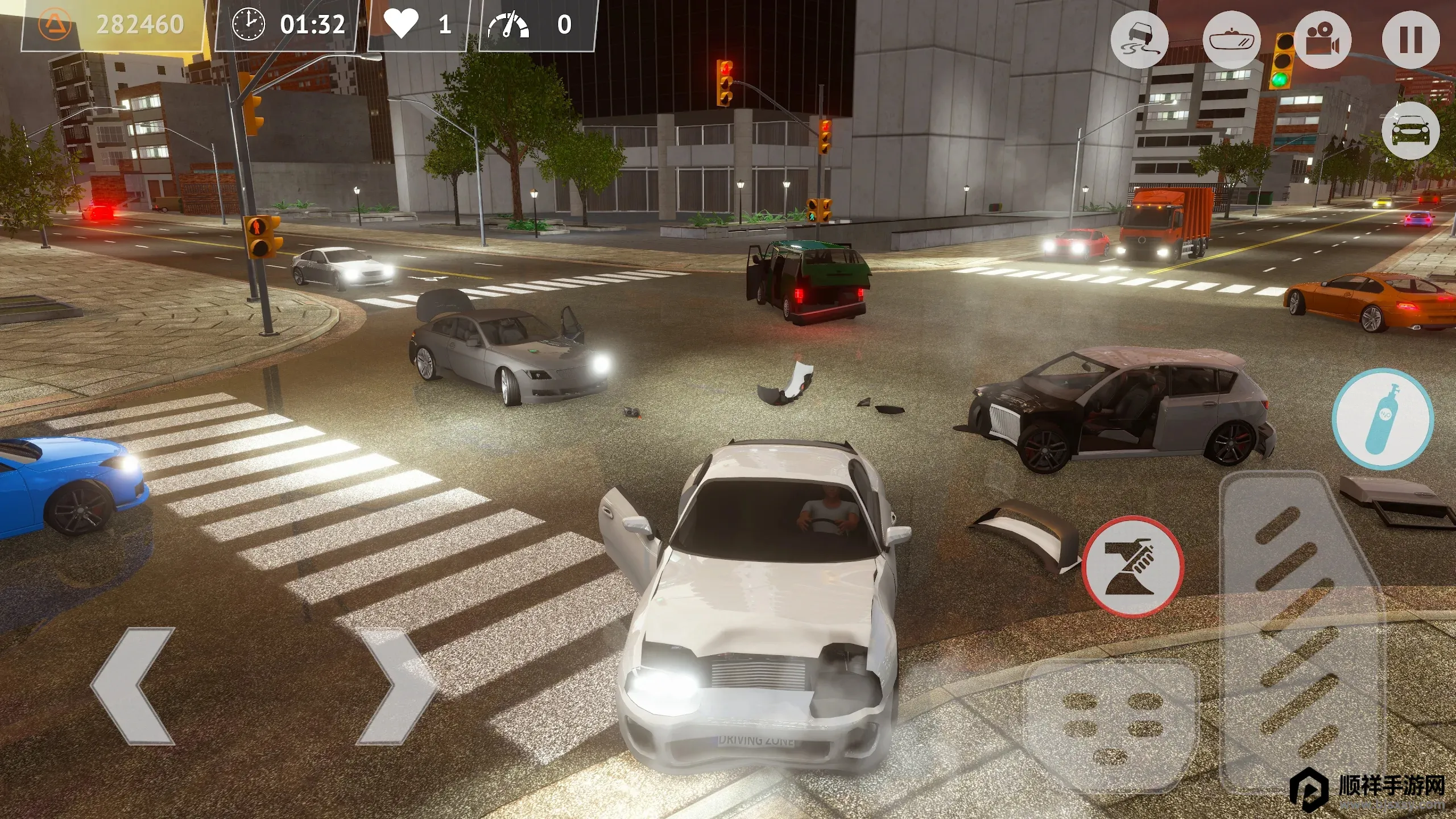Pause the game
The width and height of the screenshot is (1456, 819).
pos(1410,40)
